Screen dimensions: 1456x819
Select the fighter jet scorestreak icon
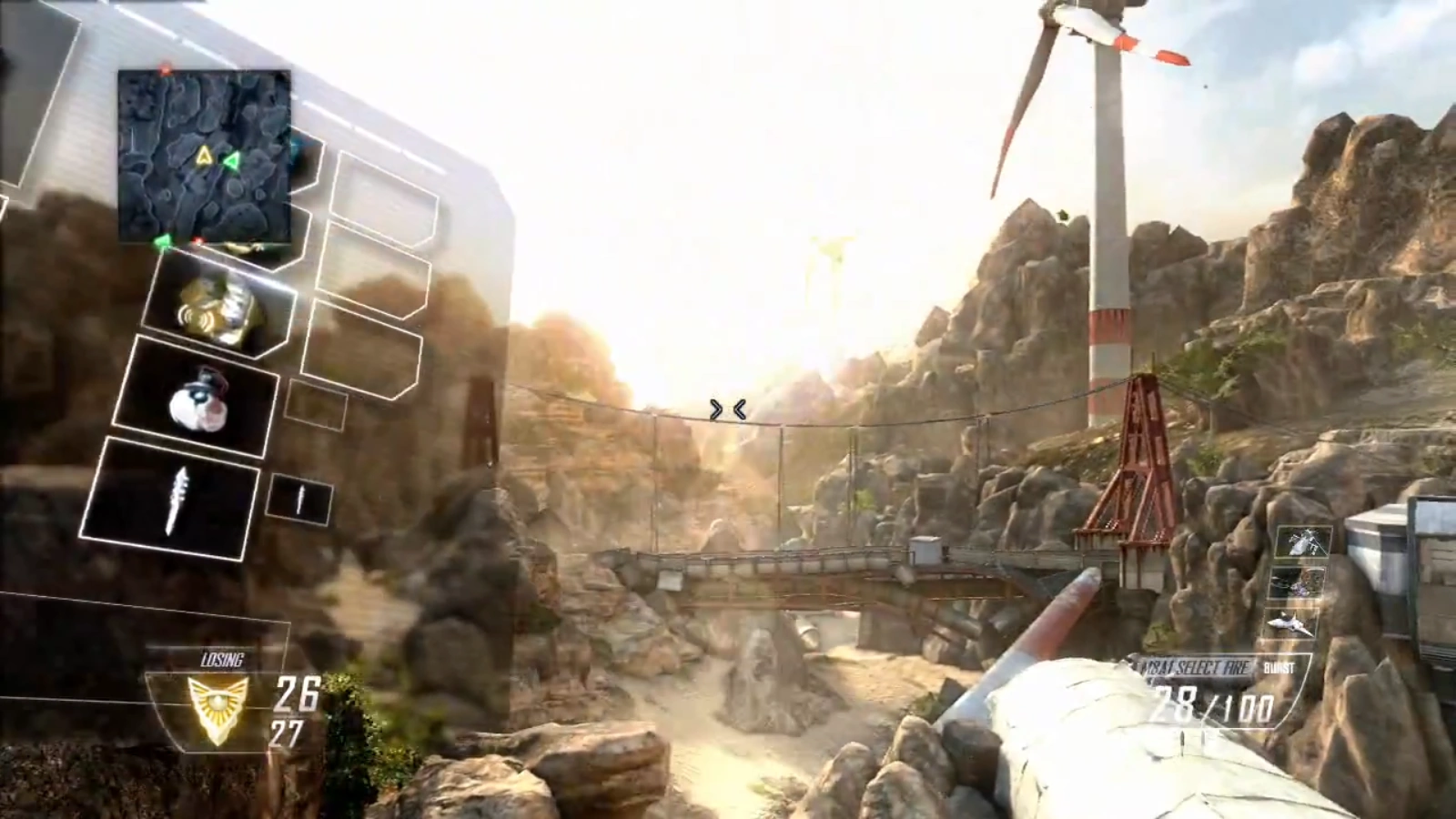pos(1290,623)
